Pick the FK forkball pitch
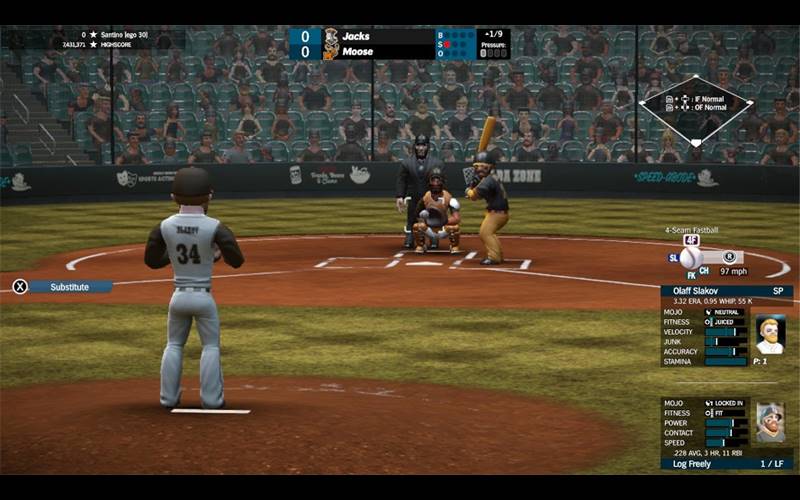This screenshot has width=800, height=500. (x=689, y=272)
